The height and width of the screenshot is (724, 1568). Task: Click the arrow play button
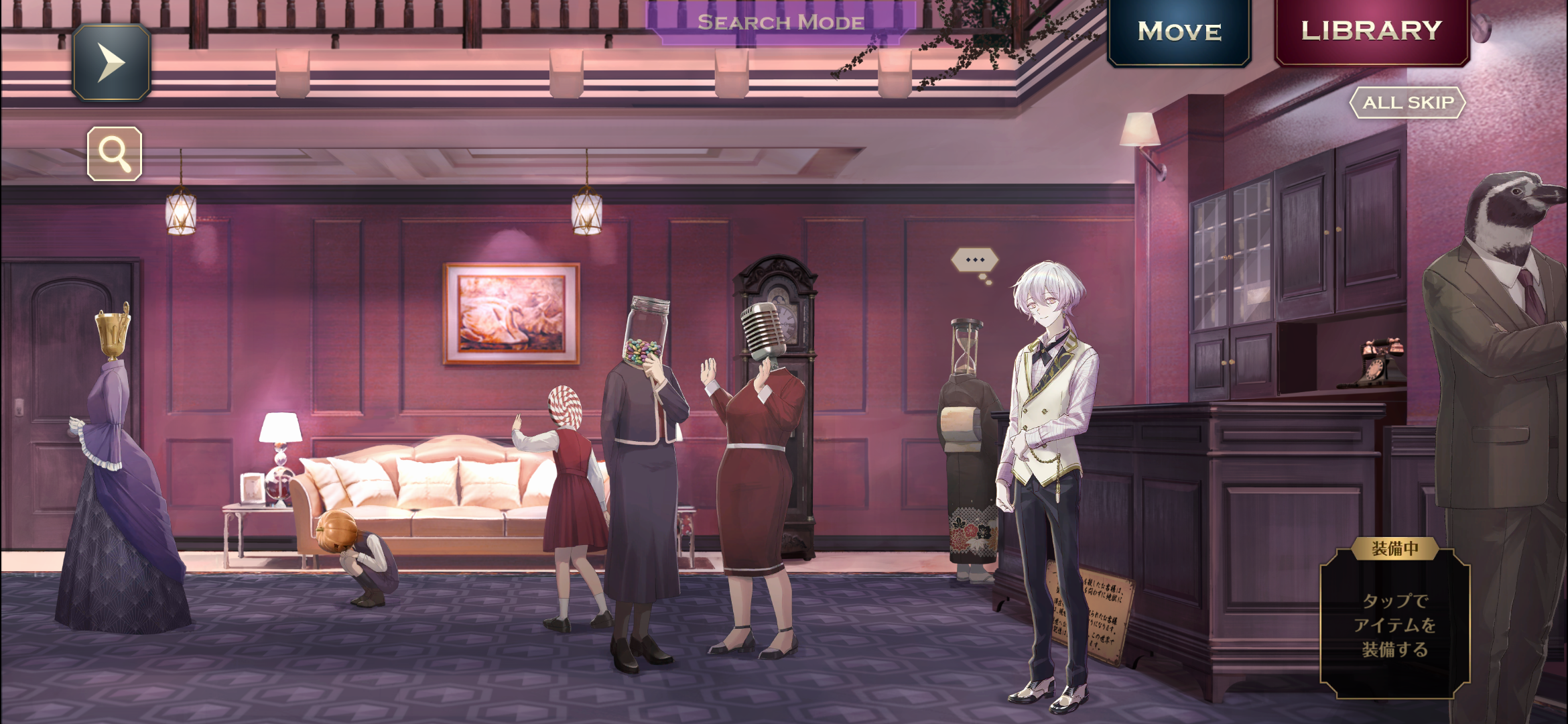(x=111, y=62)
